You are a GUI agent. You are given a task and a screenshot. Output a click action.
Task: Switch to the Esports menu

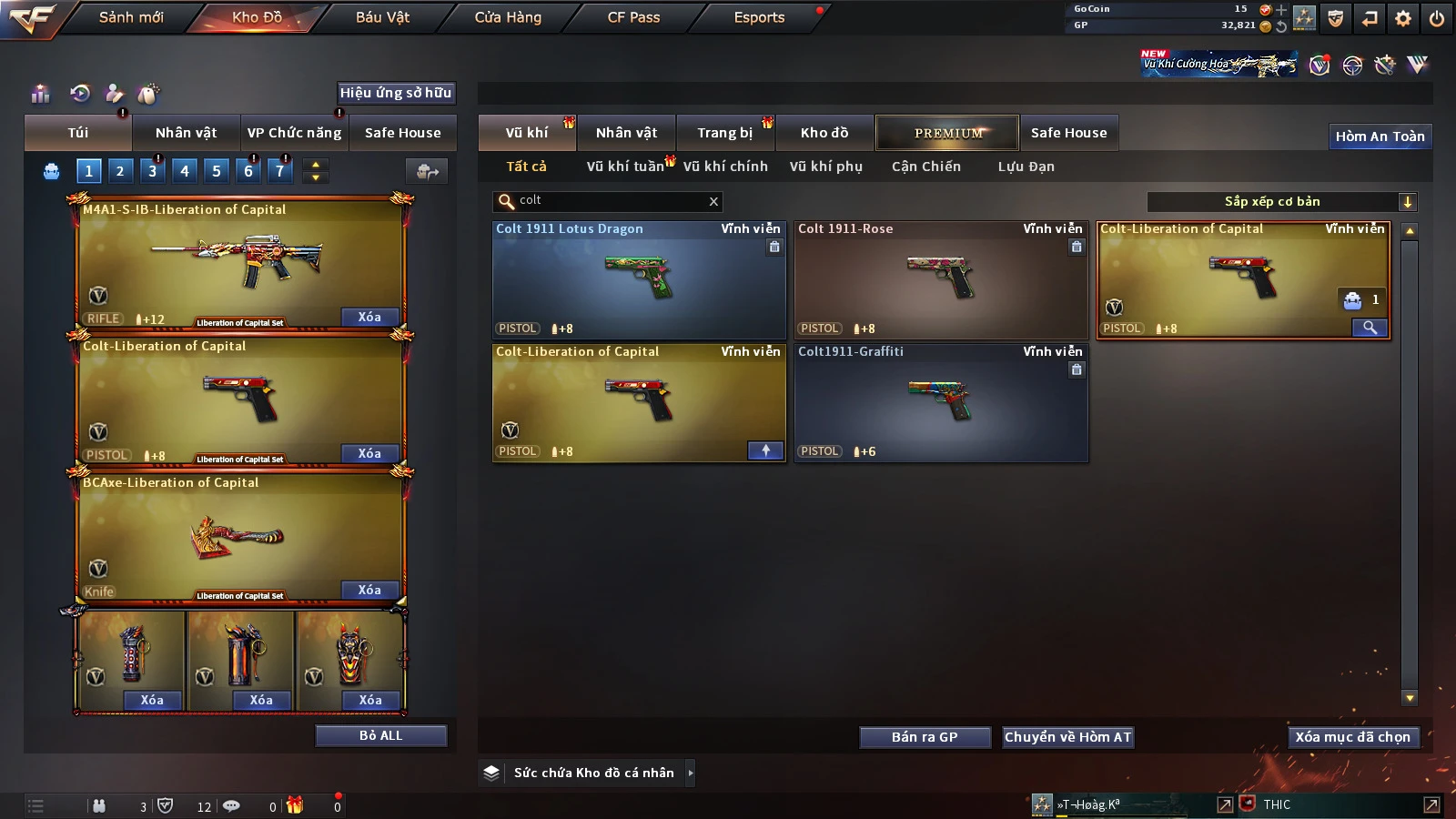[759, 17]
